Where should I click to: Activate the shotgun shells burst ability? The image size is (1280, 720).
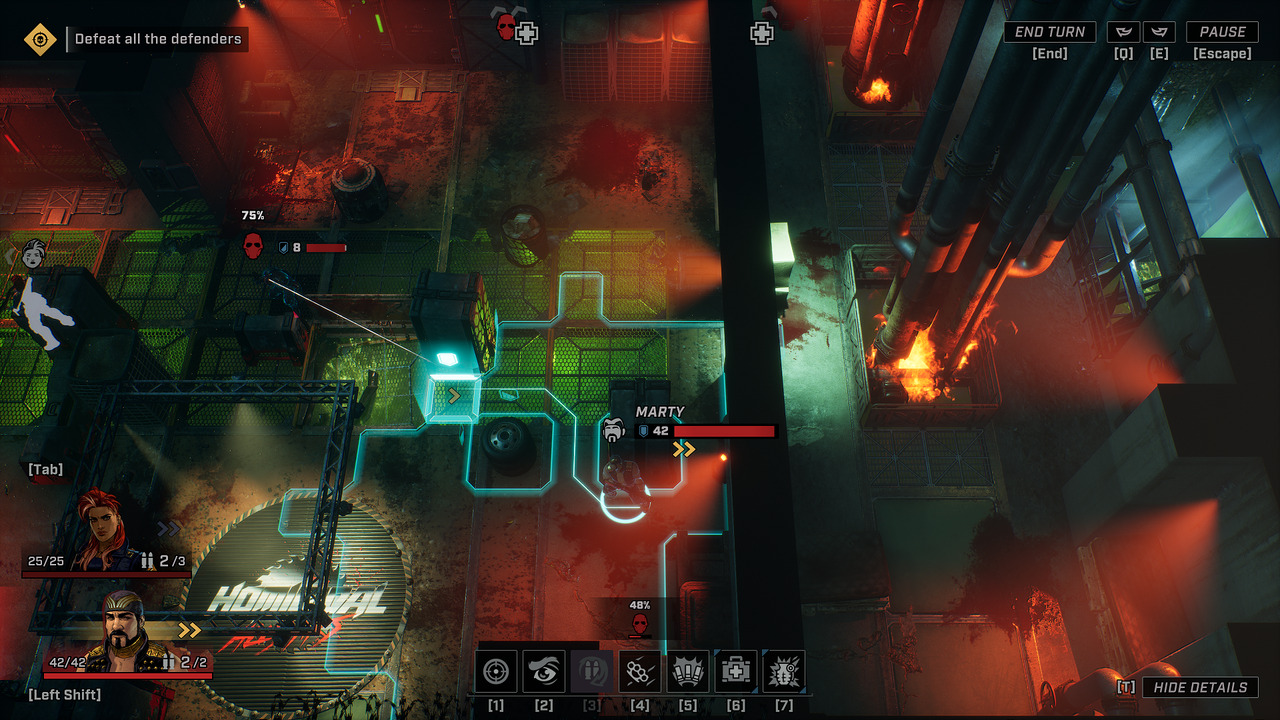coord(688,671)
